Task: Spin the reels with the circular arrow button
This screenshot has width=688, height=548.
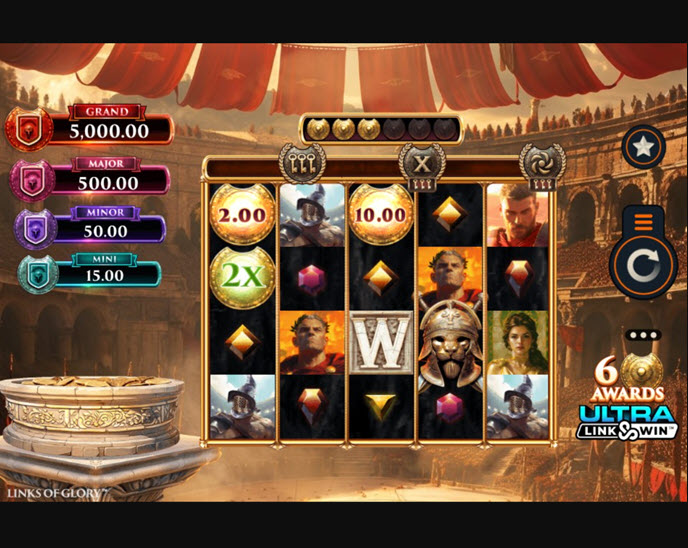Action: [x=643, y=267]
